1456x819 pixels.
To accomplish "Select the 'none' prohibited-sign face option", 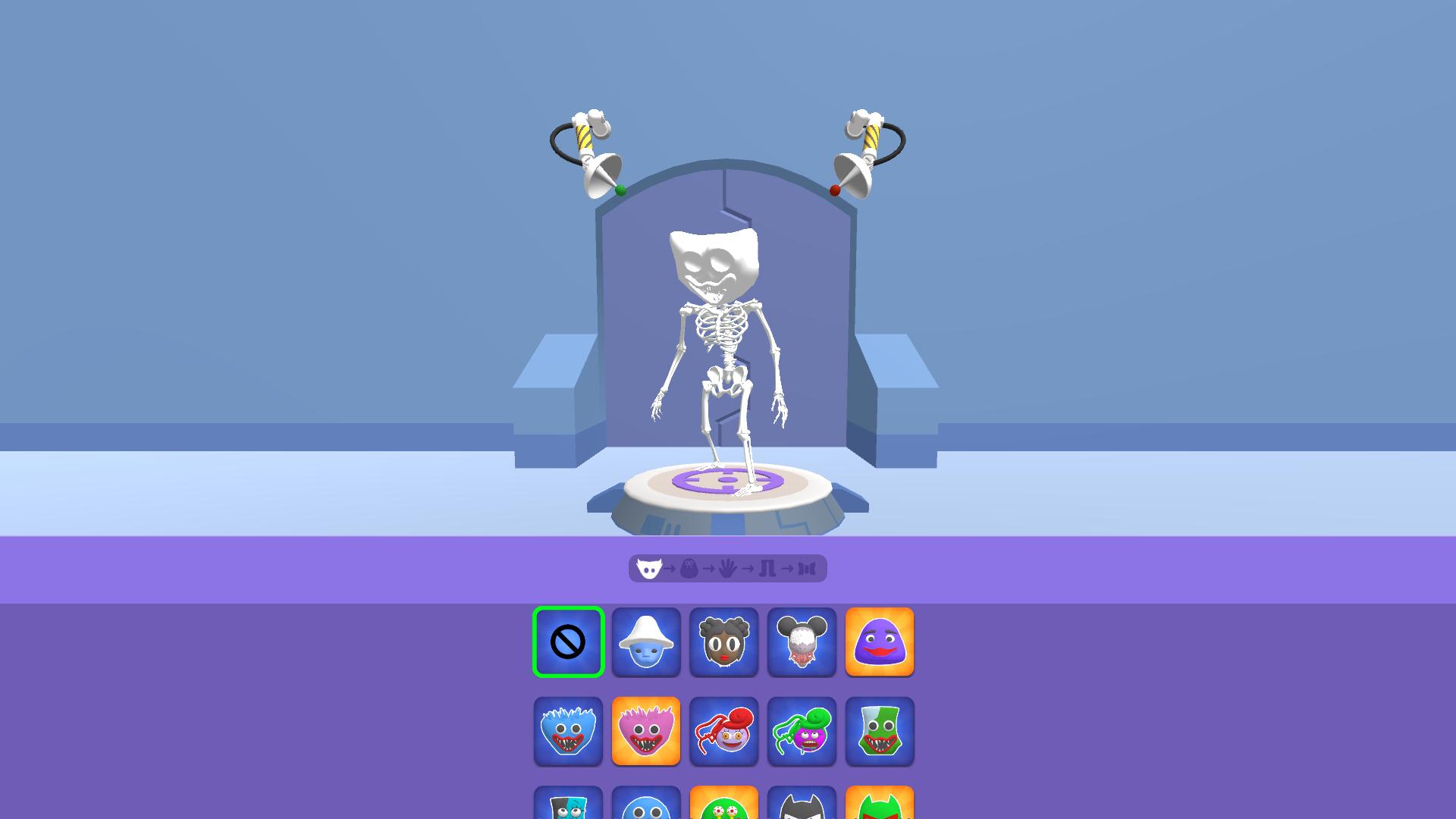I will (568, 643).
